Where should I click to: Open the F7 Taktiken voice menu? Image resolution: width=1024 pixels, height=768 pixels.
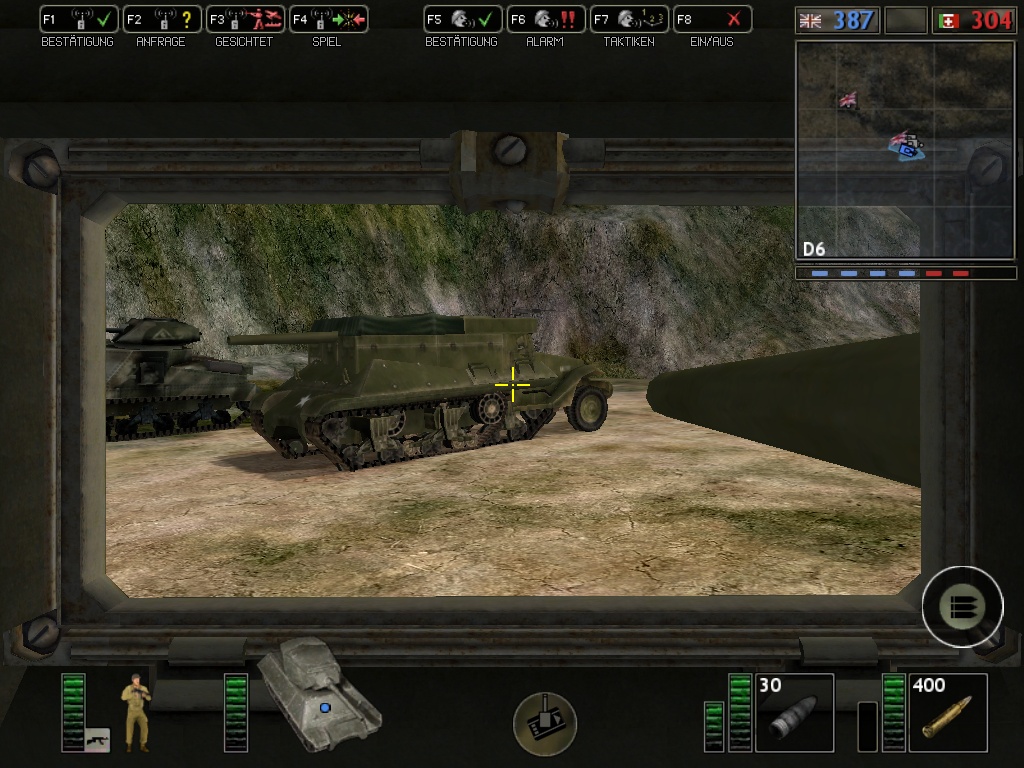[x=628, y=19]
